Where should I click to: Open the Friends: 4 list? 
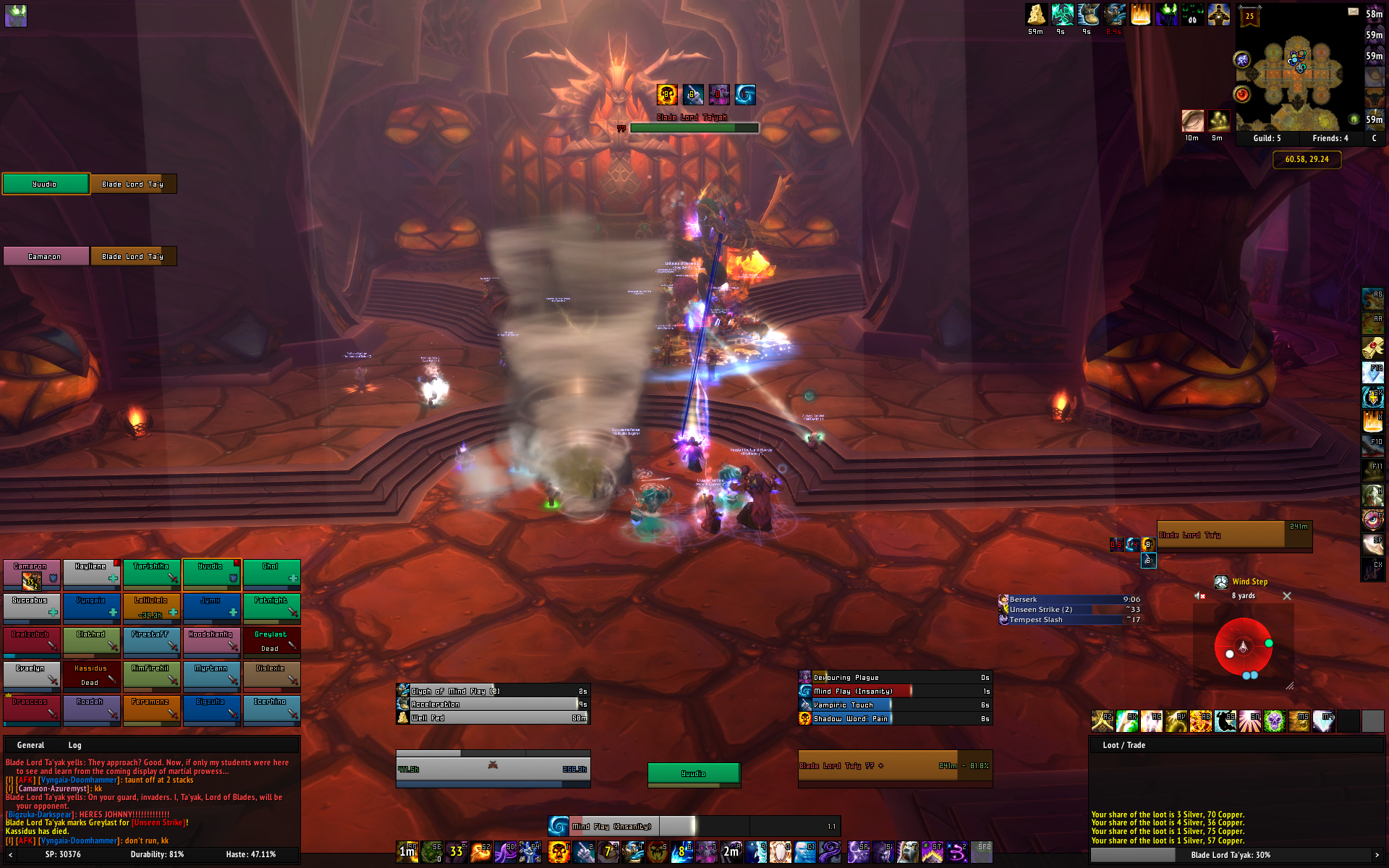point(1330,138)
